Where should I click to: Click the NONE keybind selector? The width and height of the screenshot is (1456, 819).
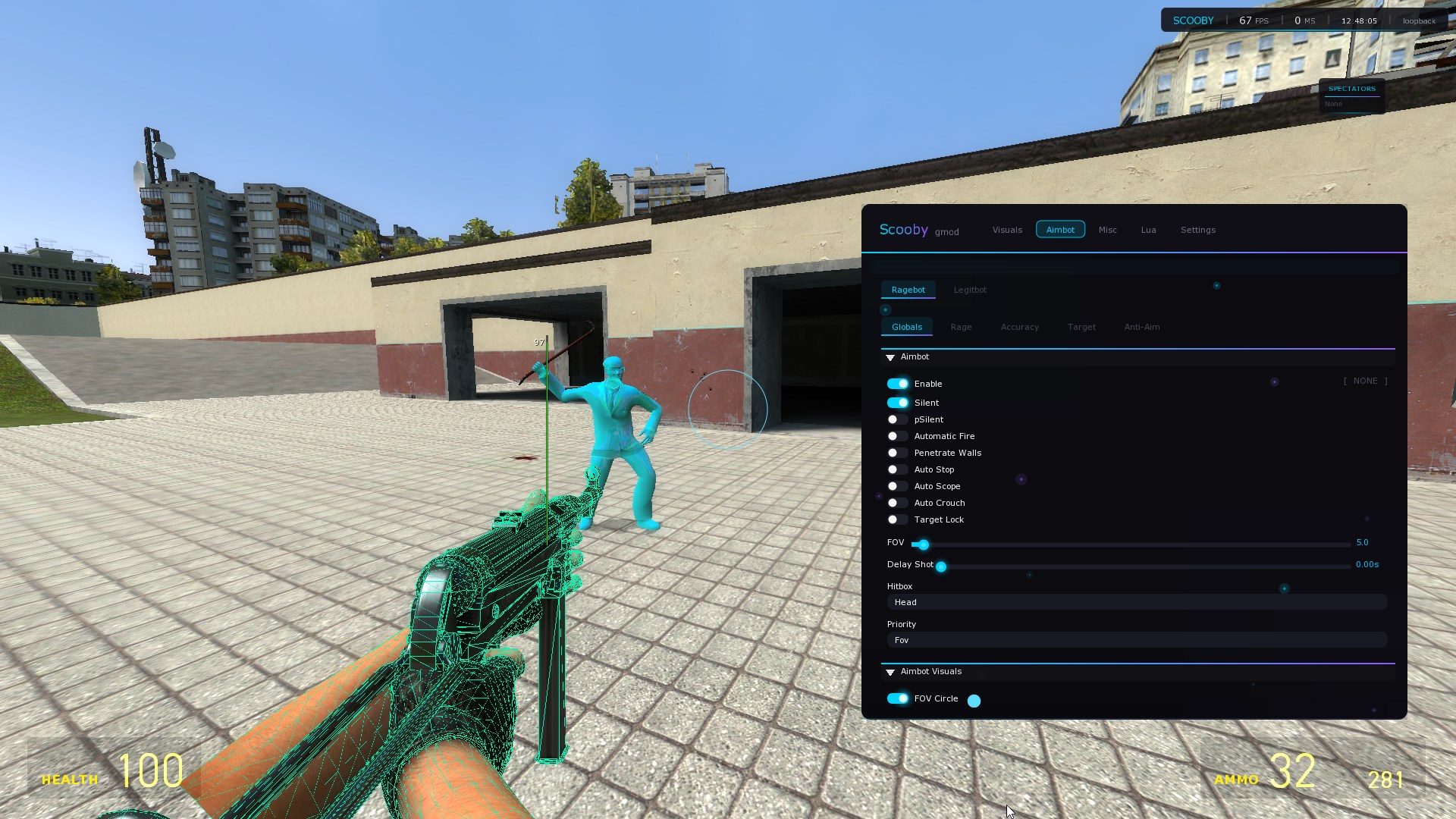[x=1365, y=381]
